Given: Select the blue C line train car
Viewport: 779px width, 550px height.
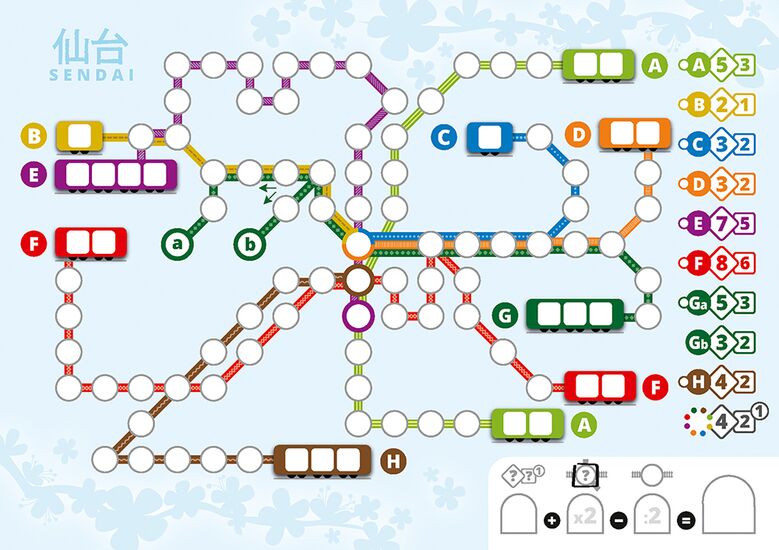Looking at the screenshot, I should click(489, 138).
